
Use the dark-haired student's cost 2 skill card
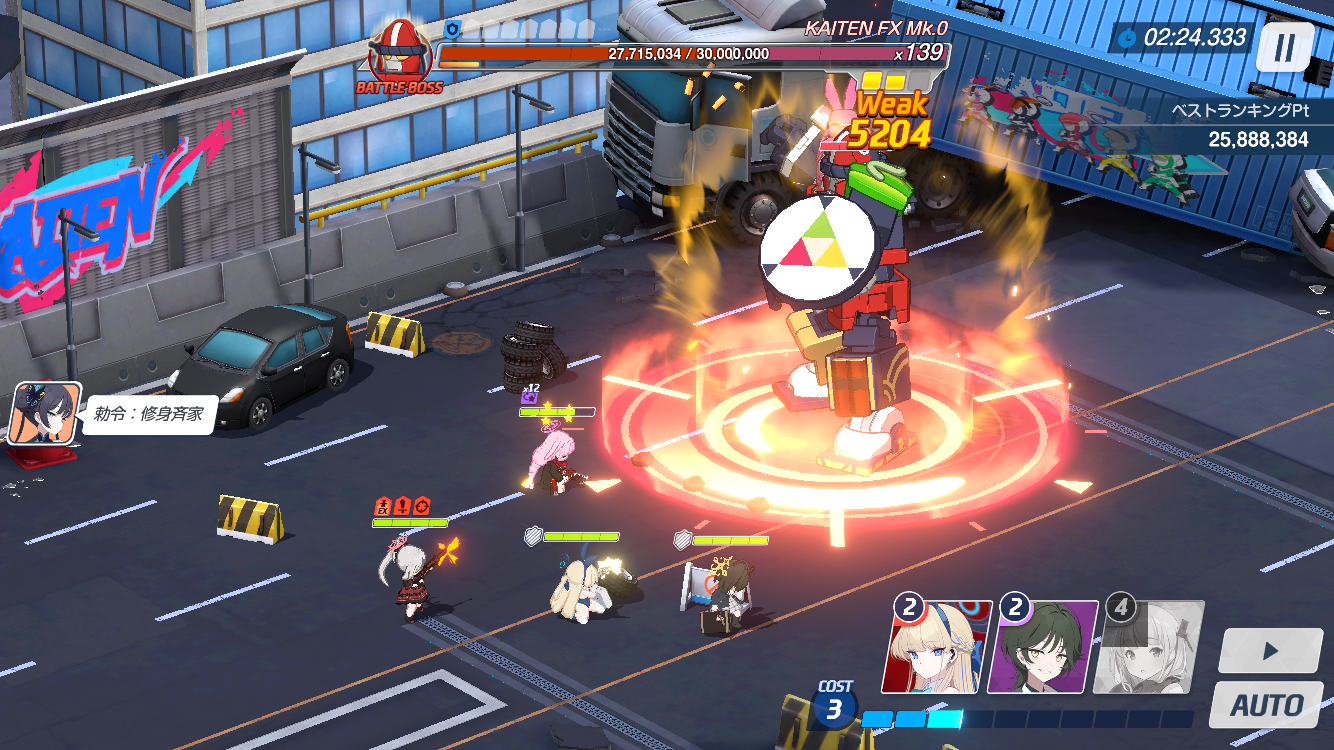click(1042, 646)
